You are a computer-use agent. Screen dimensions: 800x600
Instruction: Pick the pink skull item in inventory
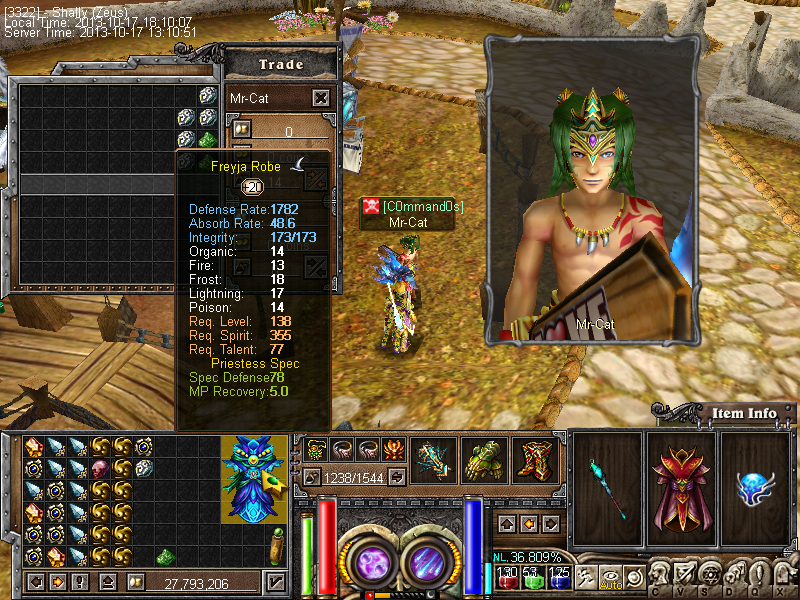pos(100,468)
